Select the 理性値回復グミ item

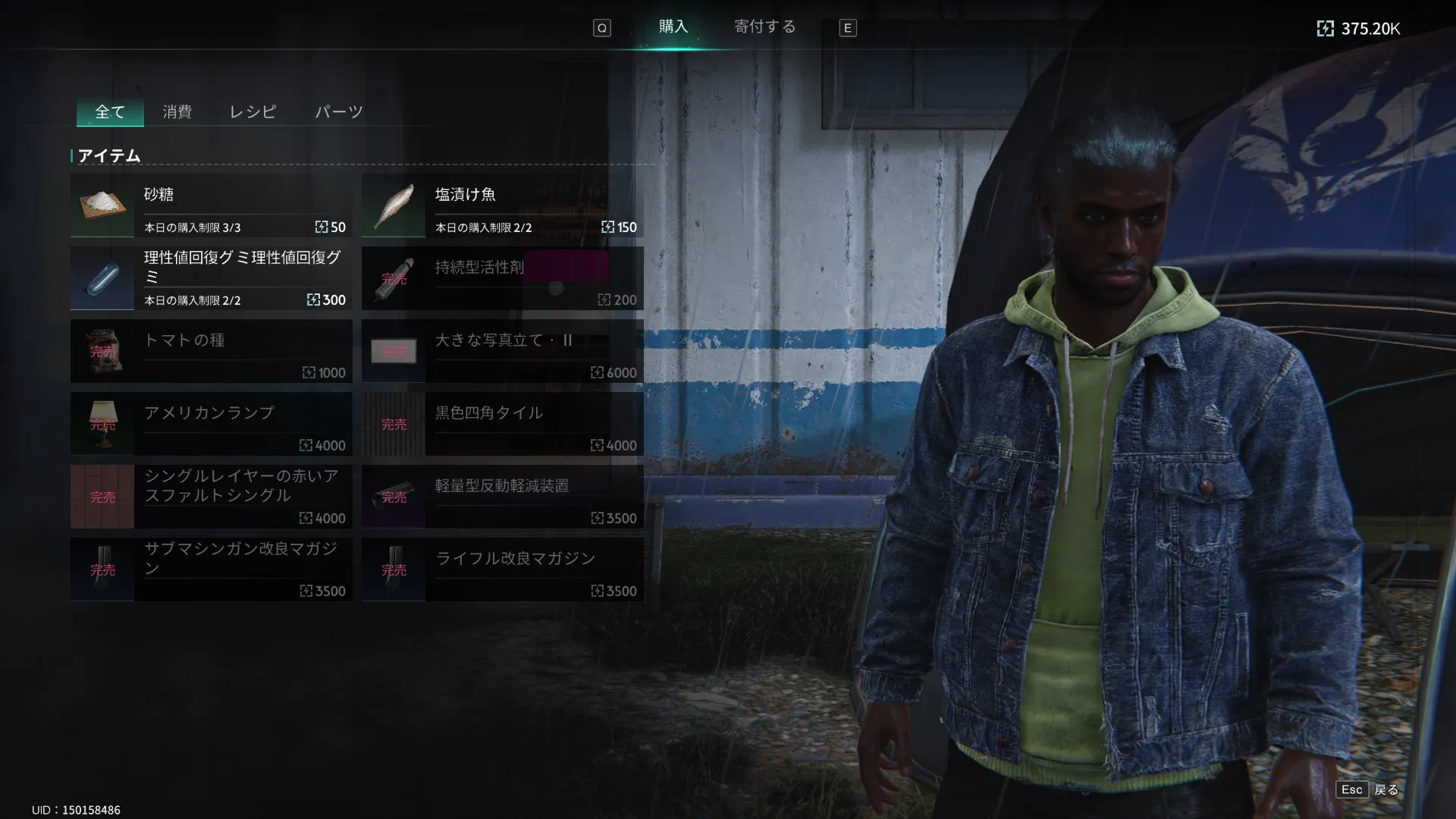[211, 278]
